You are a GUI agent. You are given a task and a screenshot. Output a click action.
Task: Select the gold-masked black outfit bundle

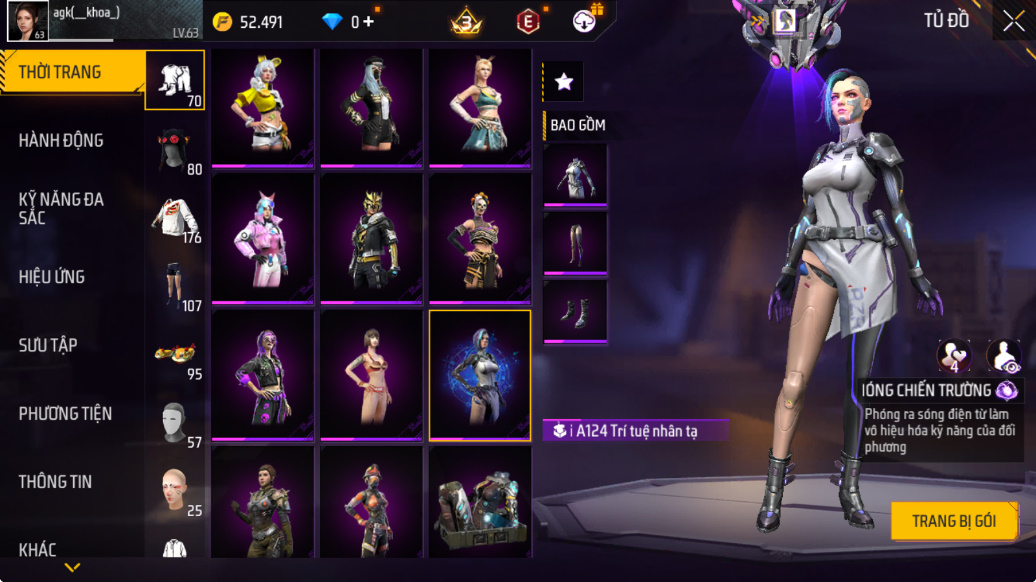[x=371, y=239]
